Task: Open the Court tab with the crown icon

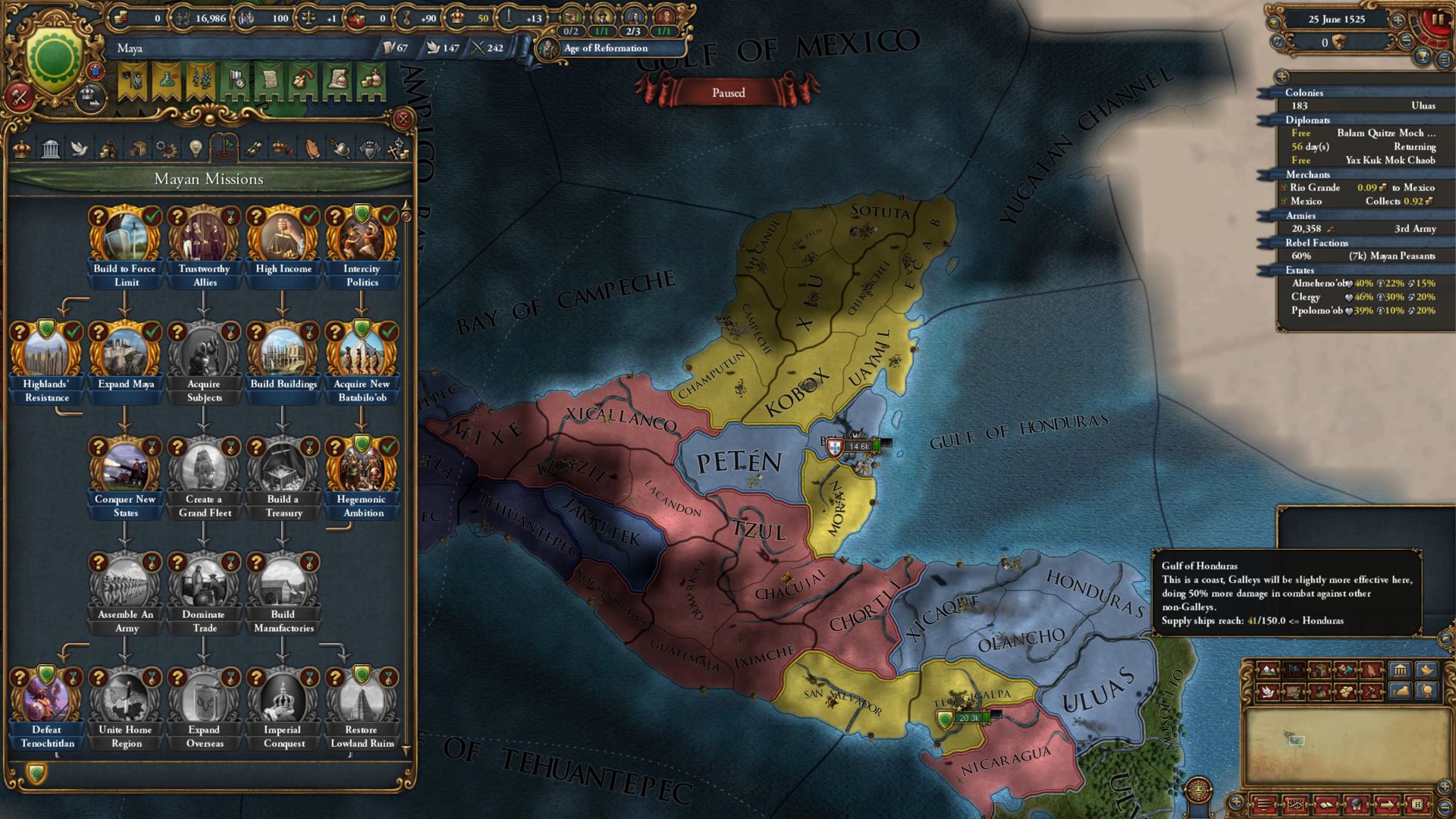Action: [23, 149]
